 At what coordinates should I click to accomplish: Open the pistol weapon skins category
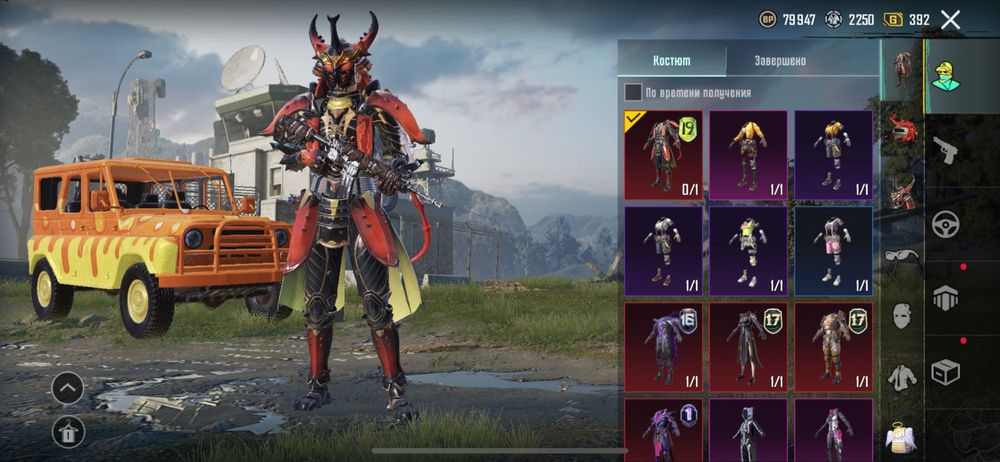pos(945,150)
